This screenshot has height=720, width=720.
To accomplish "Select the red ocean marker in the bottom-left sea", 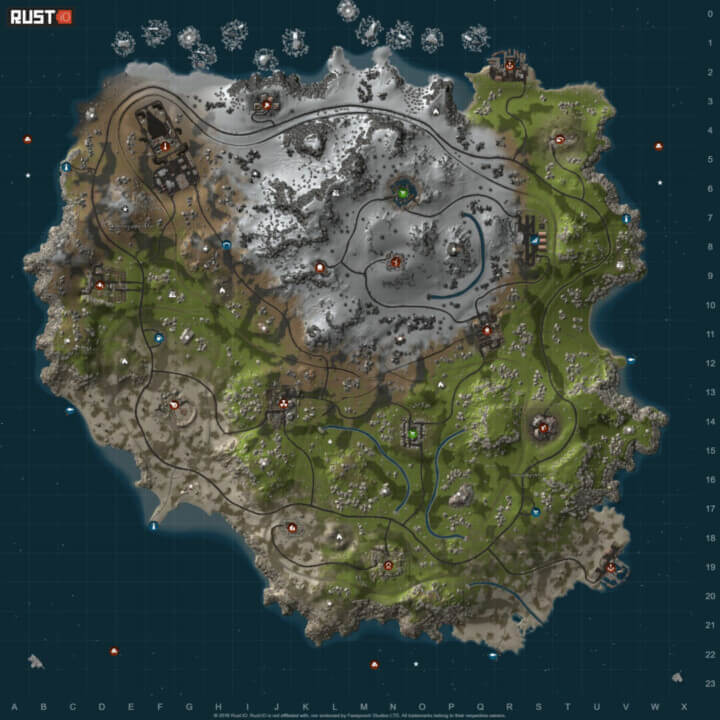I will point(114,651).
